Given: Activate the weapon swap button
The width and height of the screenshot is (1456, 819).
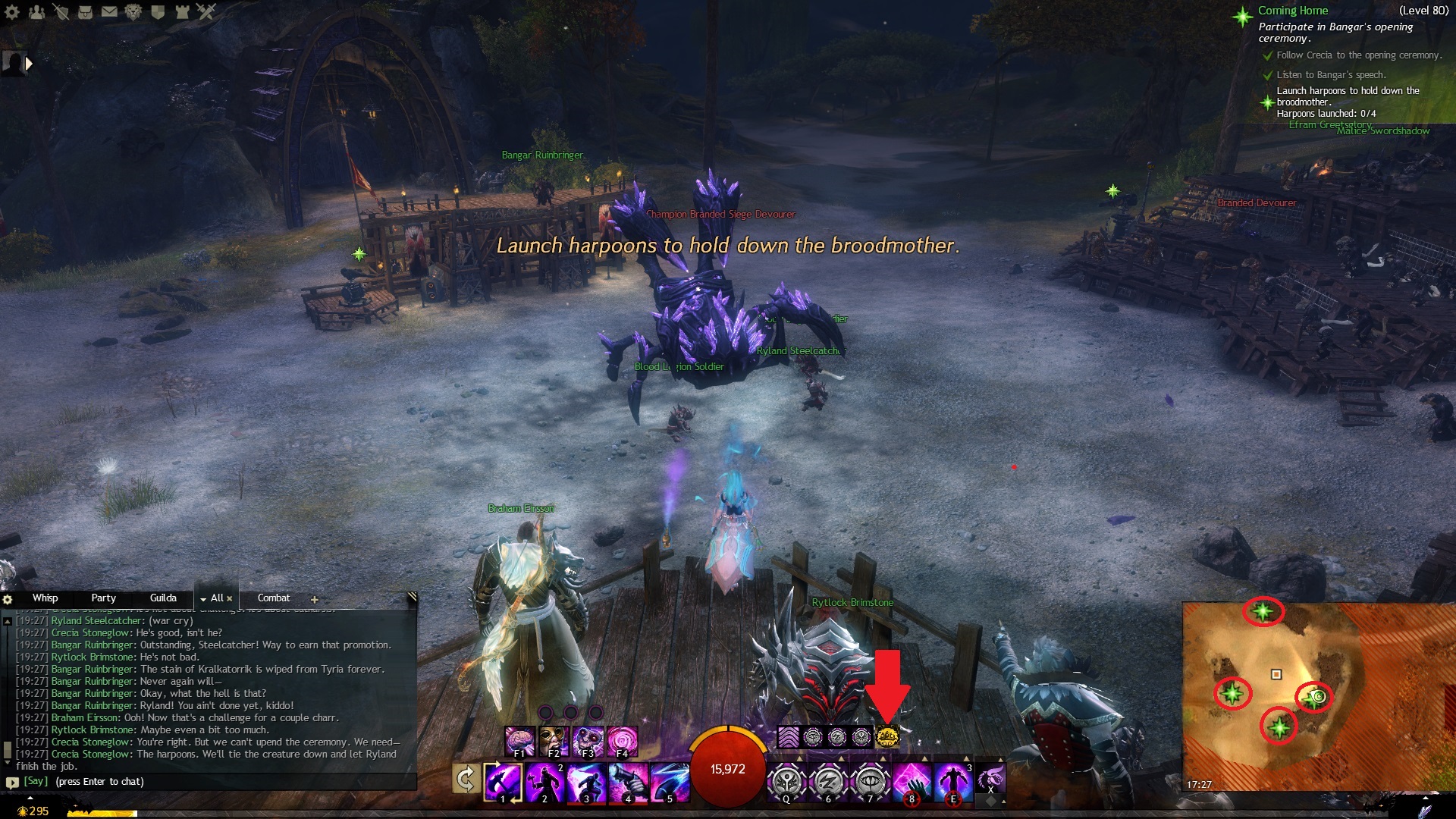Looking at the screenshot, I should tap(466, 780).
